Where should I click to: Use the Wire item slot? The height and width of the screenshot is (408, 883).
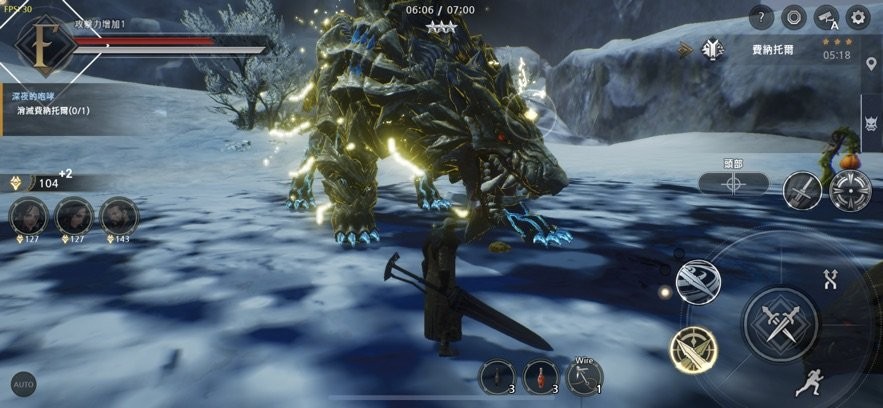coord(583,377)
